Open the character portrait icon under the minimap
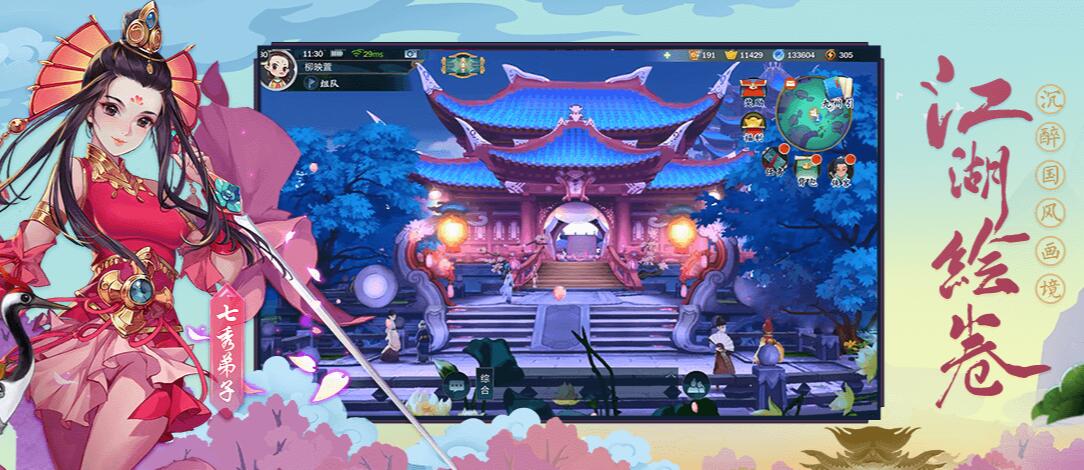This screenshot has width=1084, height=470. 838,164
